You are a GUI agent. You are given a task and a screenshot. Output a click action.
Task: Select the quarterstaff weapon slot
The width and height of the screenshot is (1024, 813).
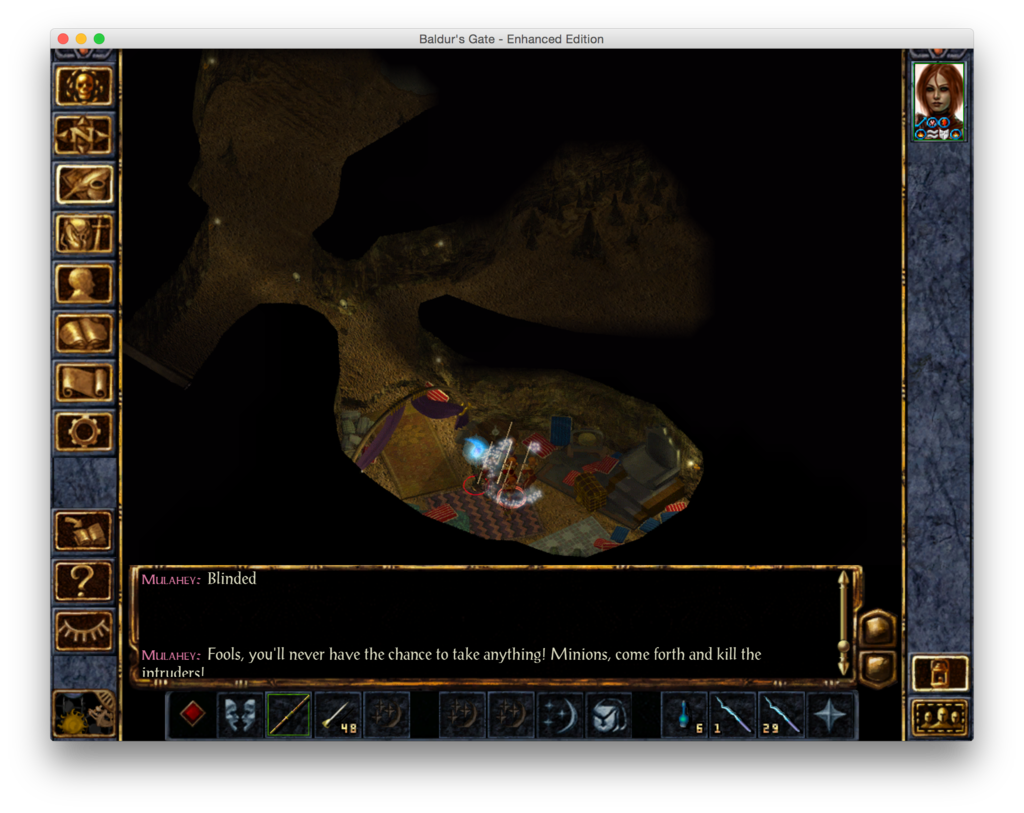289,715
